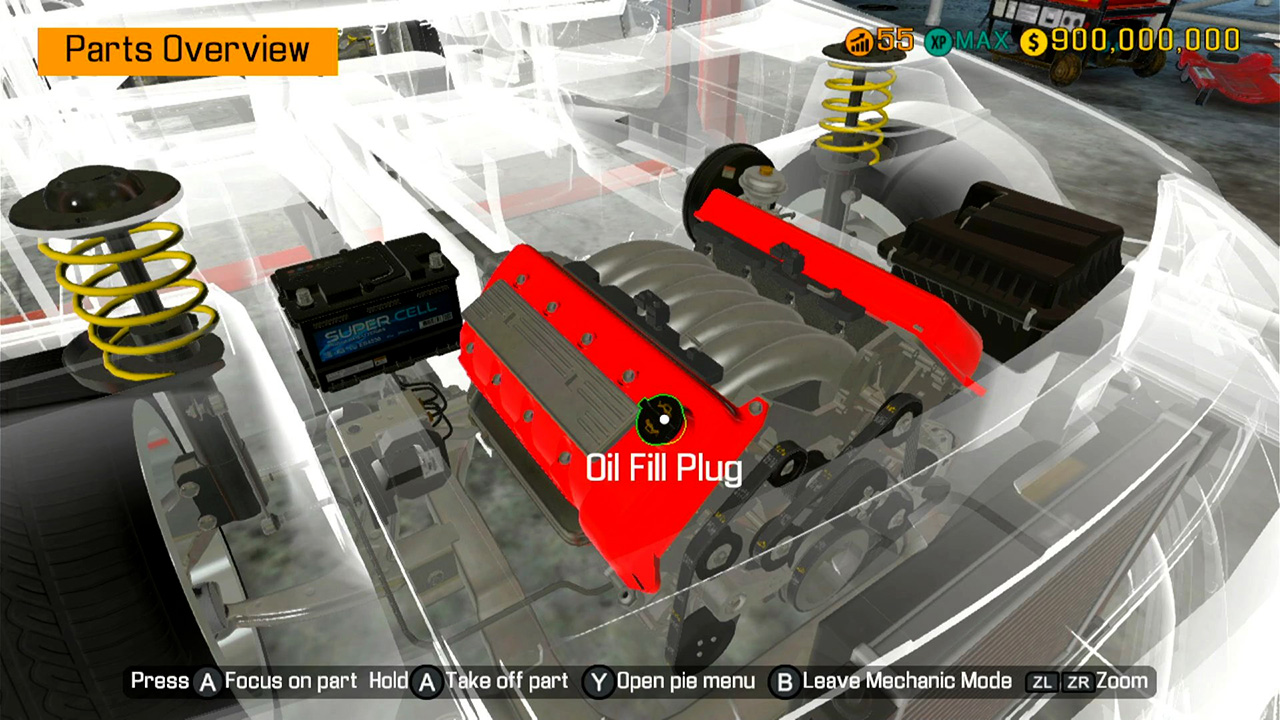
Task: Click the teal XP badge
Action: point(938,42)
